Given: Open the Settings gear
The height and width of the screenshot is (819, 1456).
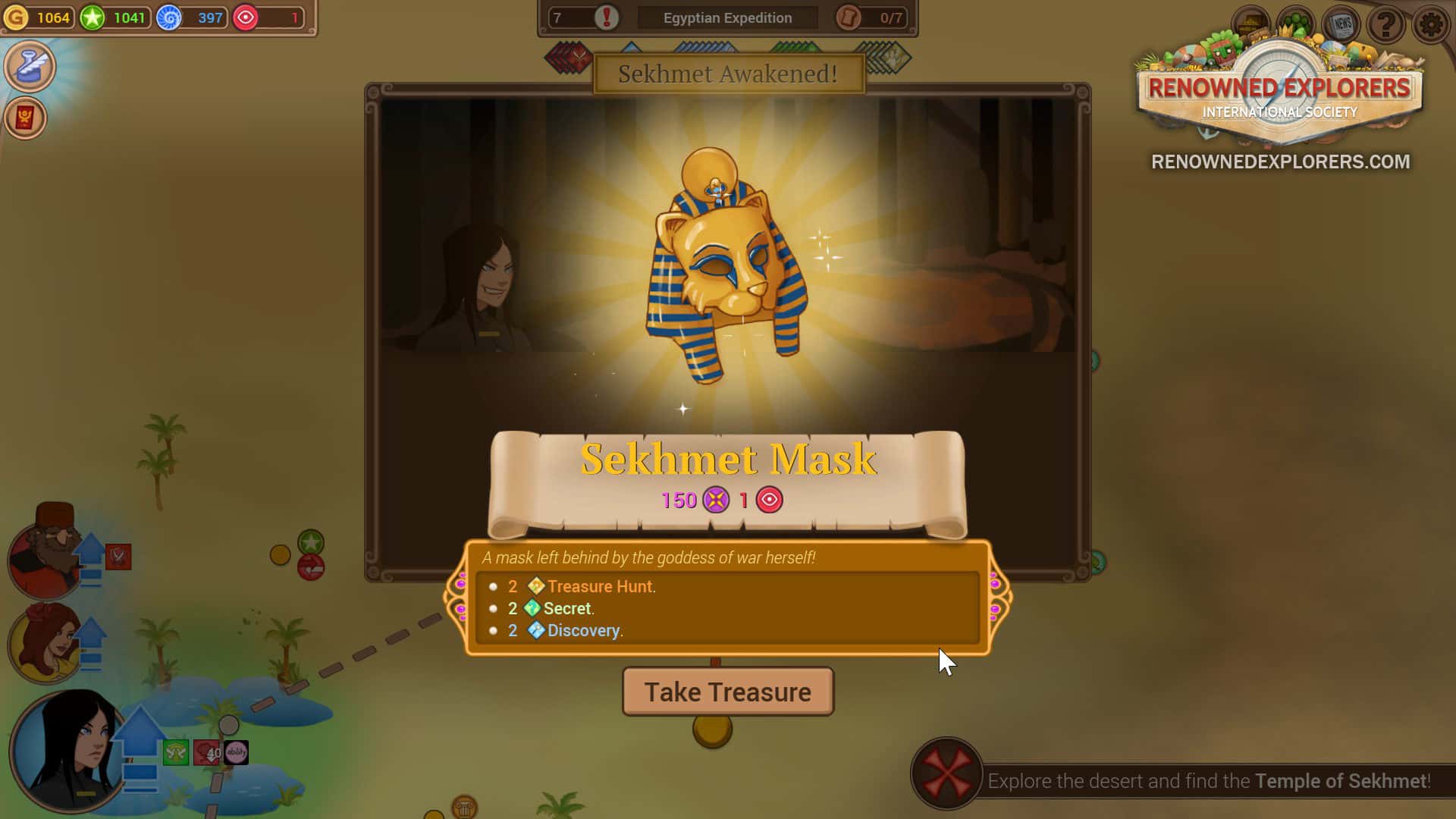Looking at the screenshot, I should click(x=1430, y=24).
